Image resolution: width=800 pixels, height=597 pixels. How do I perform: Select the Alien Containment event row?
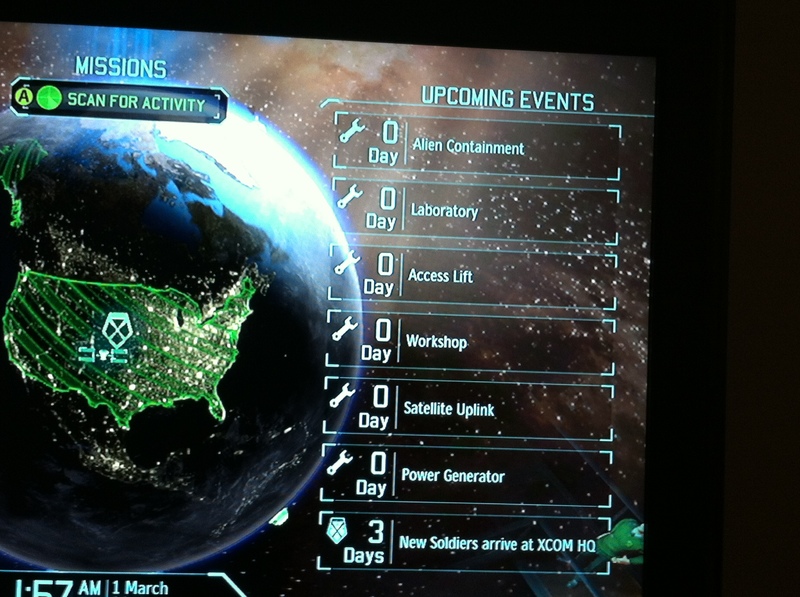pos(476,147)
